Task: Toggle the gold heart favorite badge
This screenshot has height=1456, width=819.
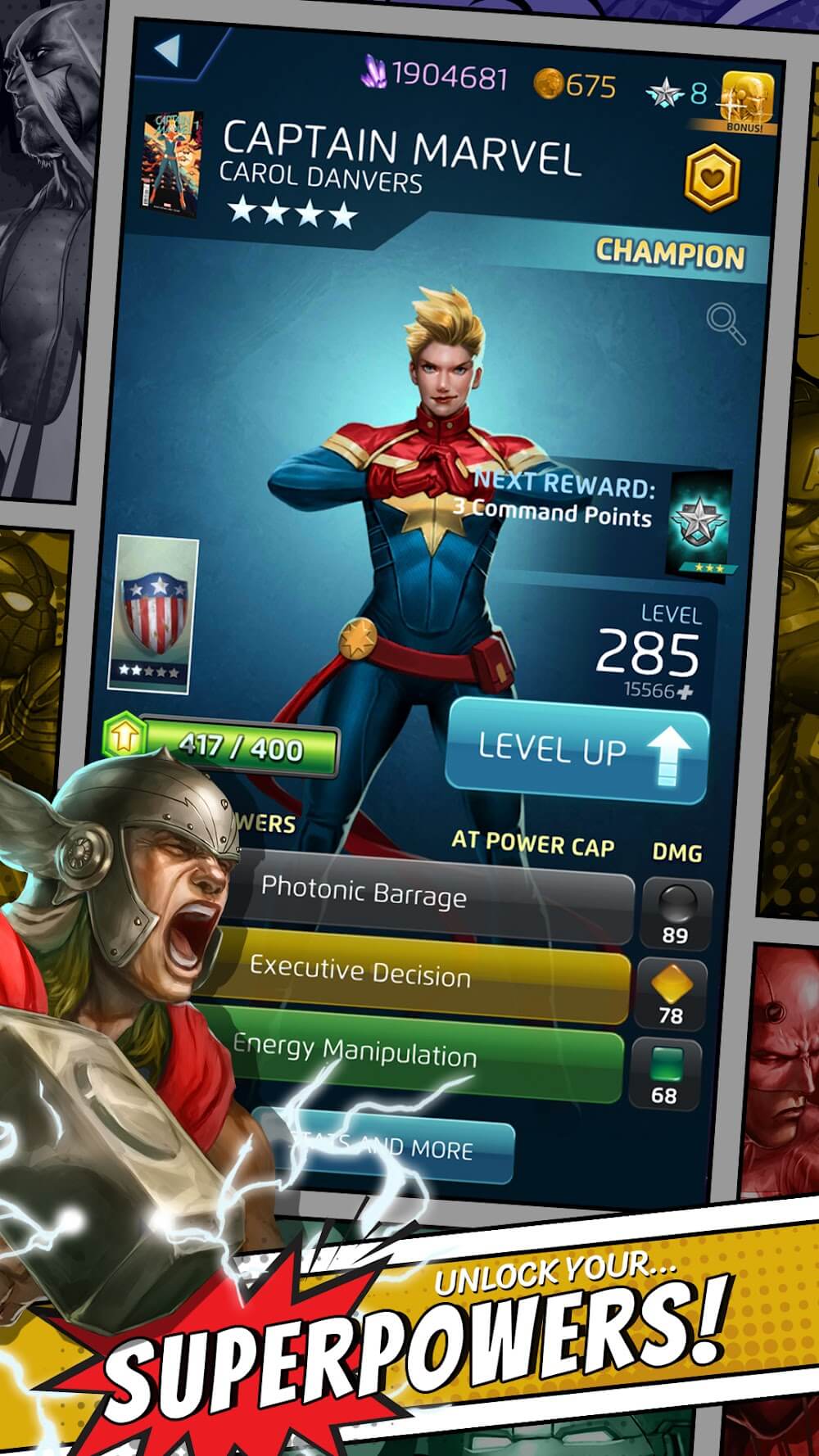Action: tap(711, 175)
